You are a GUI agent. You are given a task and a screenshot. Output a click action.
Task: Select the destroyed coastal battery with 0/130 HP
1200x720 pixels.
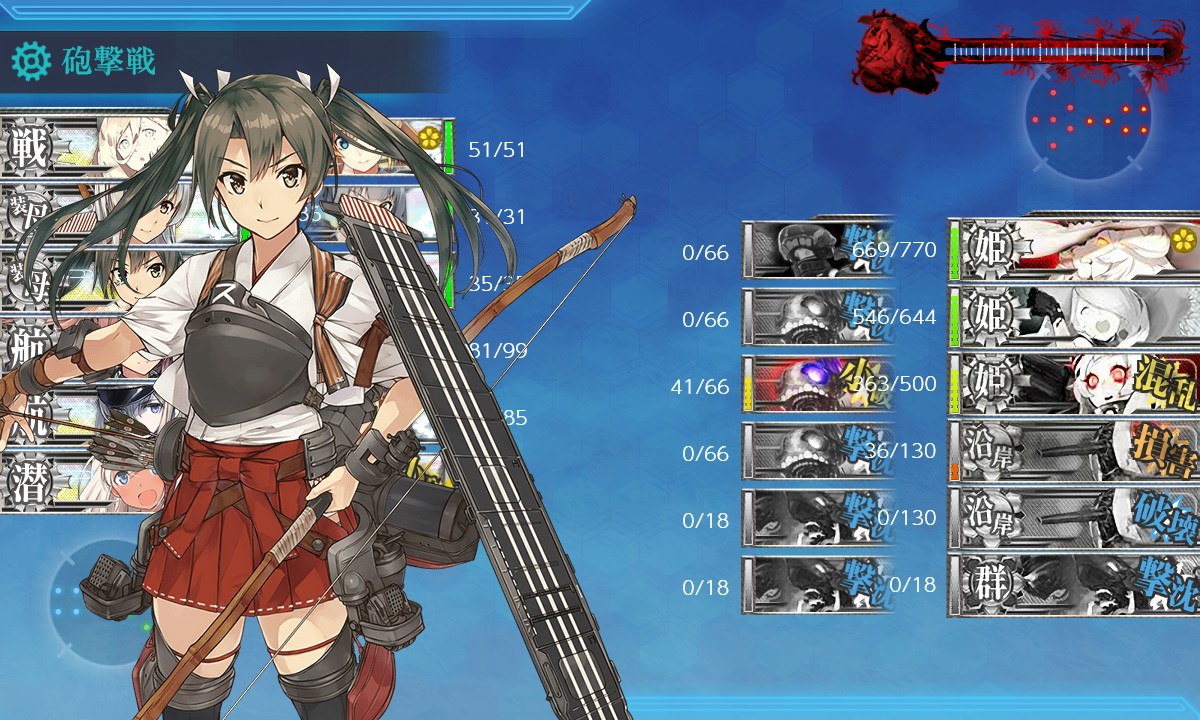(1075, 517)
